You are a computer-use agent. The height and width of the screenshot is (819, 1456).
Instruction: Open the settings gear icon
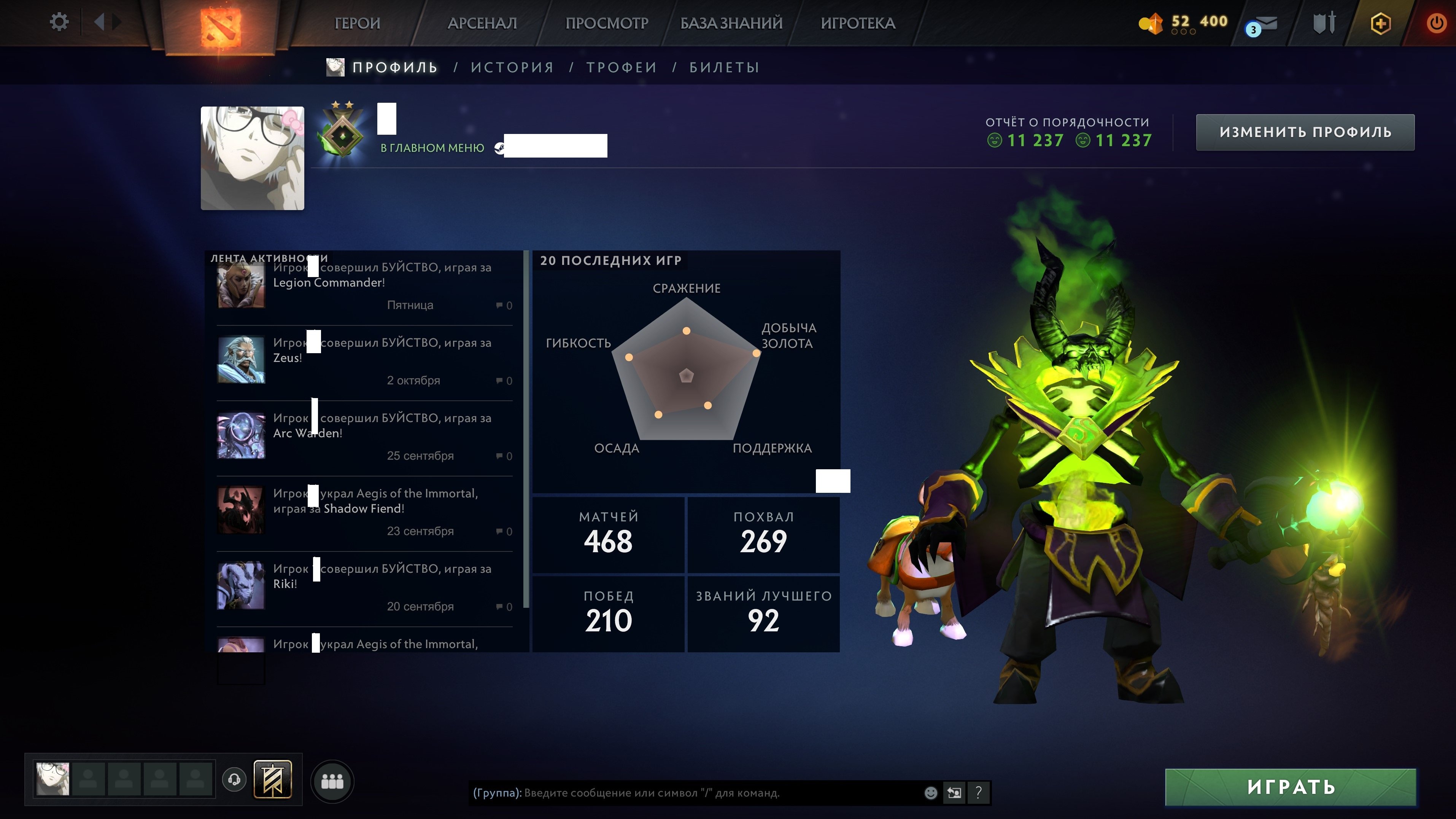tap(59, 22)
